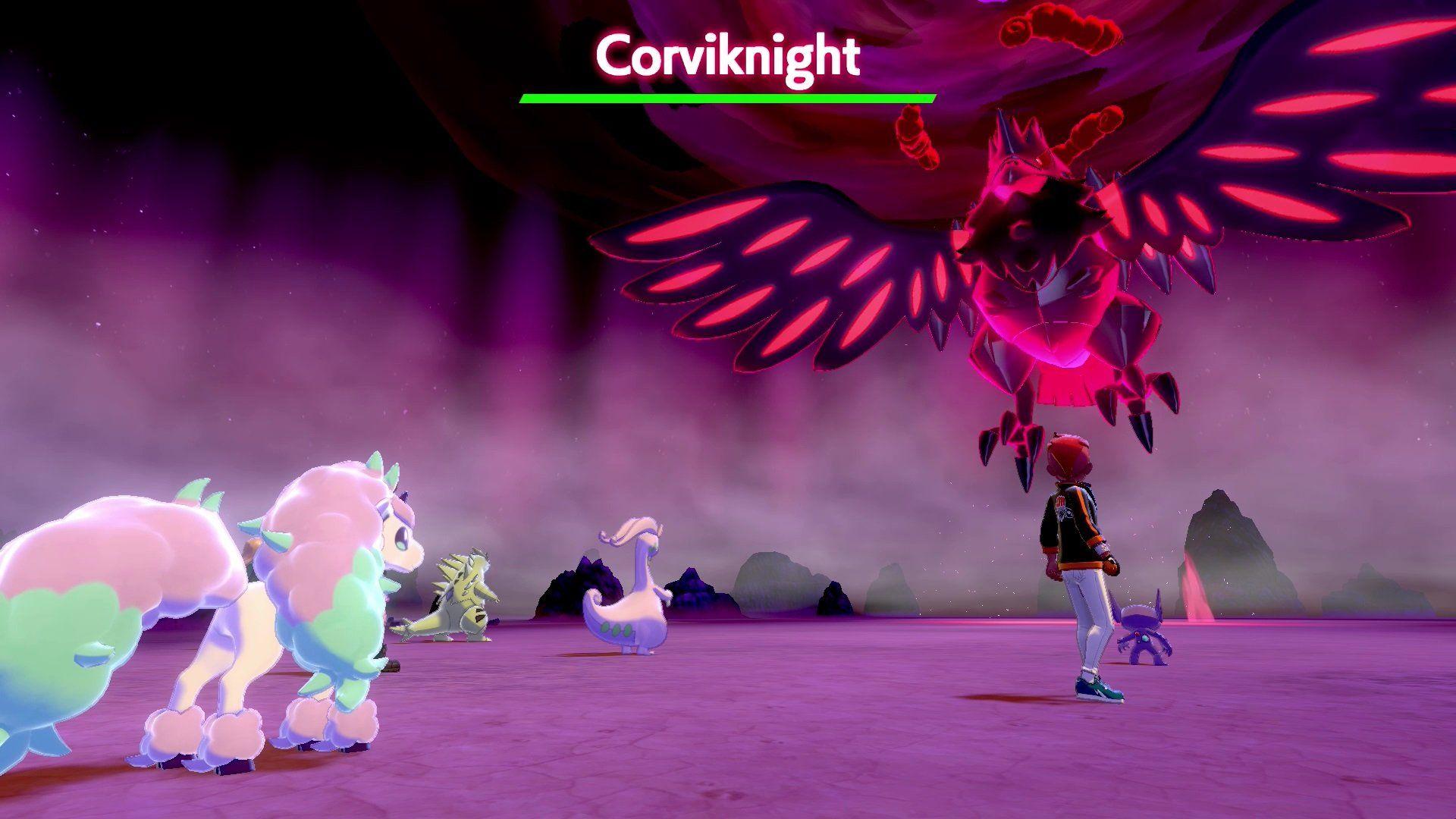
Task: Click the green HP bar under Corviknight's name
Action: (726, 97)
